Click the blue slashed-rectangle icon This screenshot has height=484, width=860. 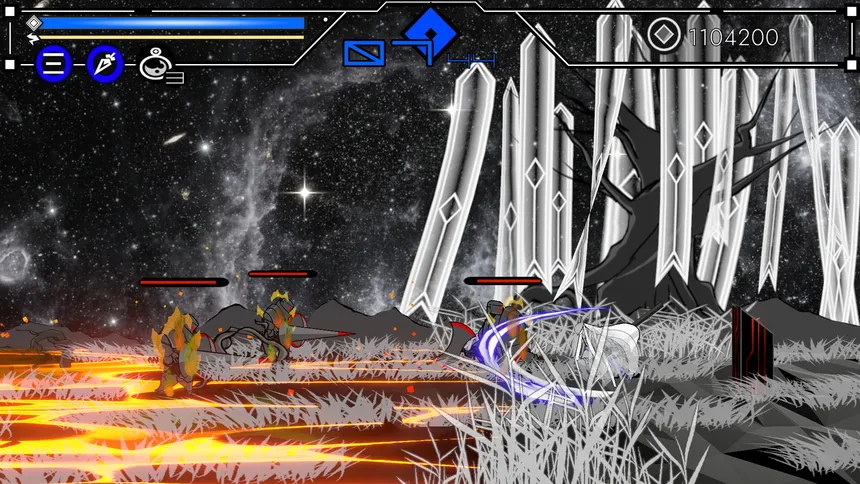[364, 53]
